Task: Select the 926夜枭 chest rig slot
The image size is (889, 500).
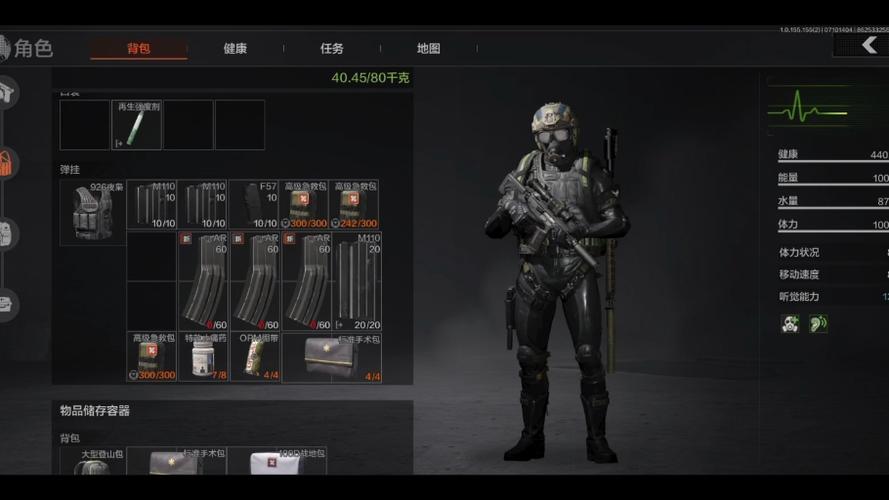Action: pyautogui.click(x=92, y=212)
